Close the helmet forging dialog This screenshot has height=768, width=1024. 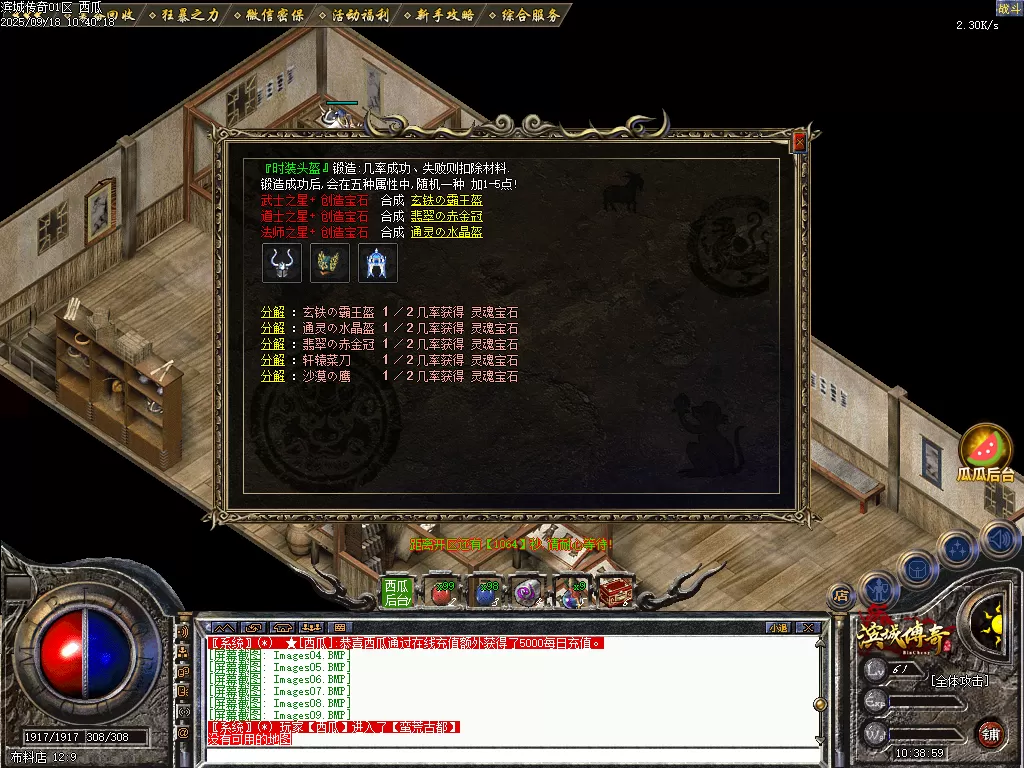tap(799, 143)
